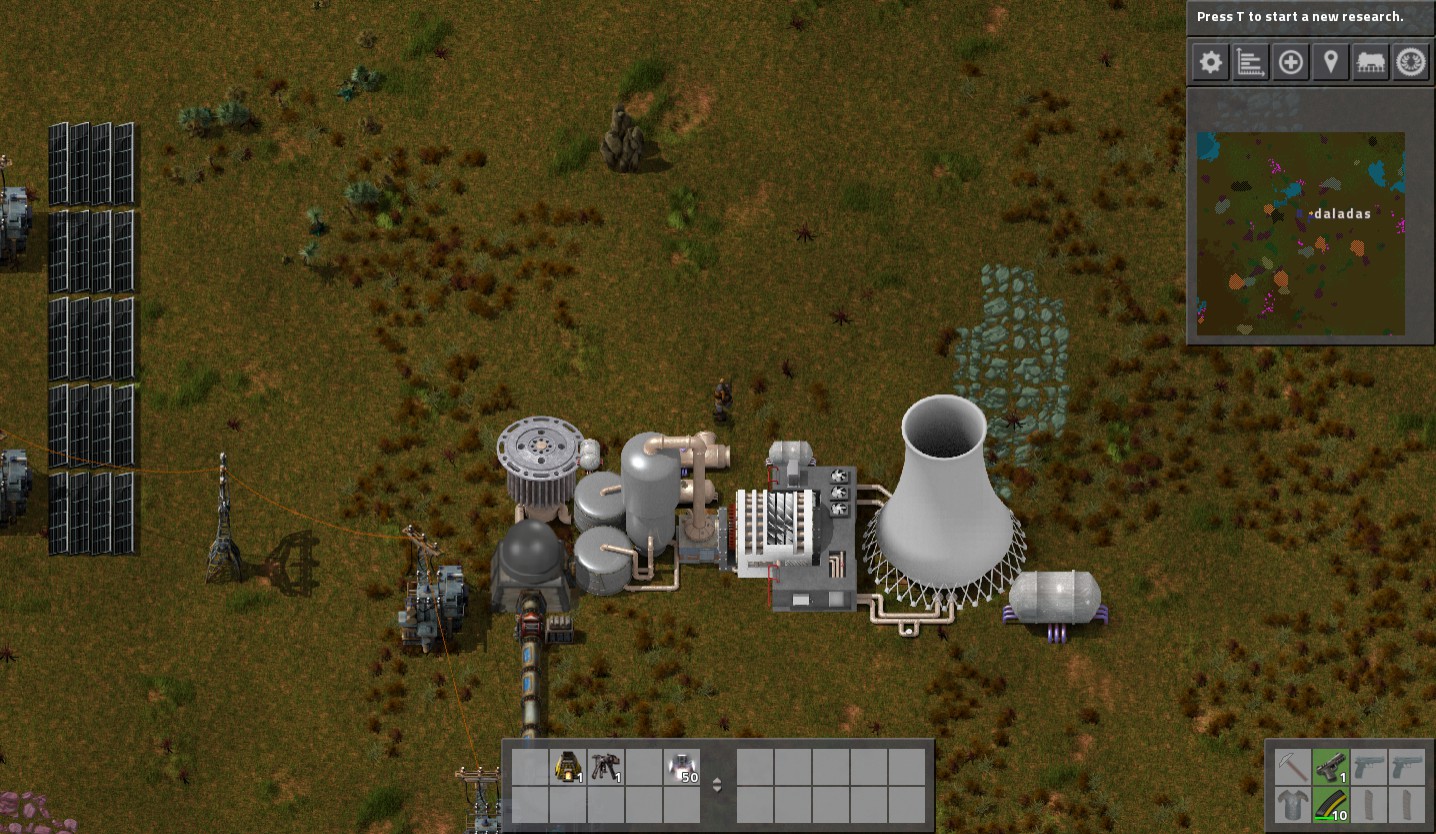
Task: Click the circled plus button
Action: [x=1291, y=63]
